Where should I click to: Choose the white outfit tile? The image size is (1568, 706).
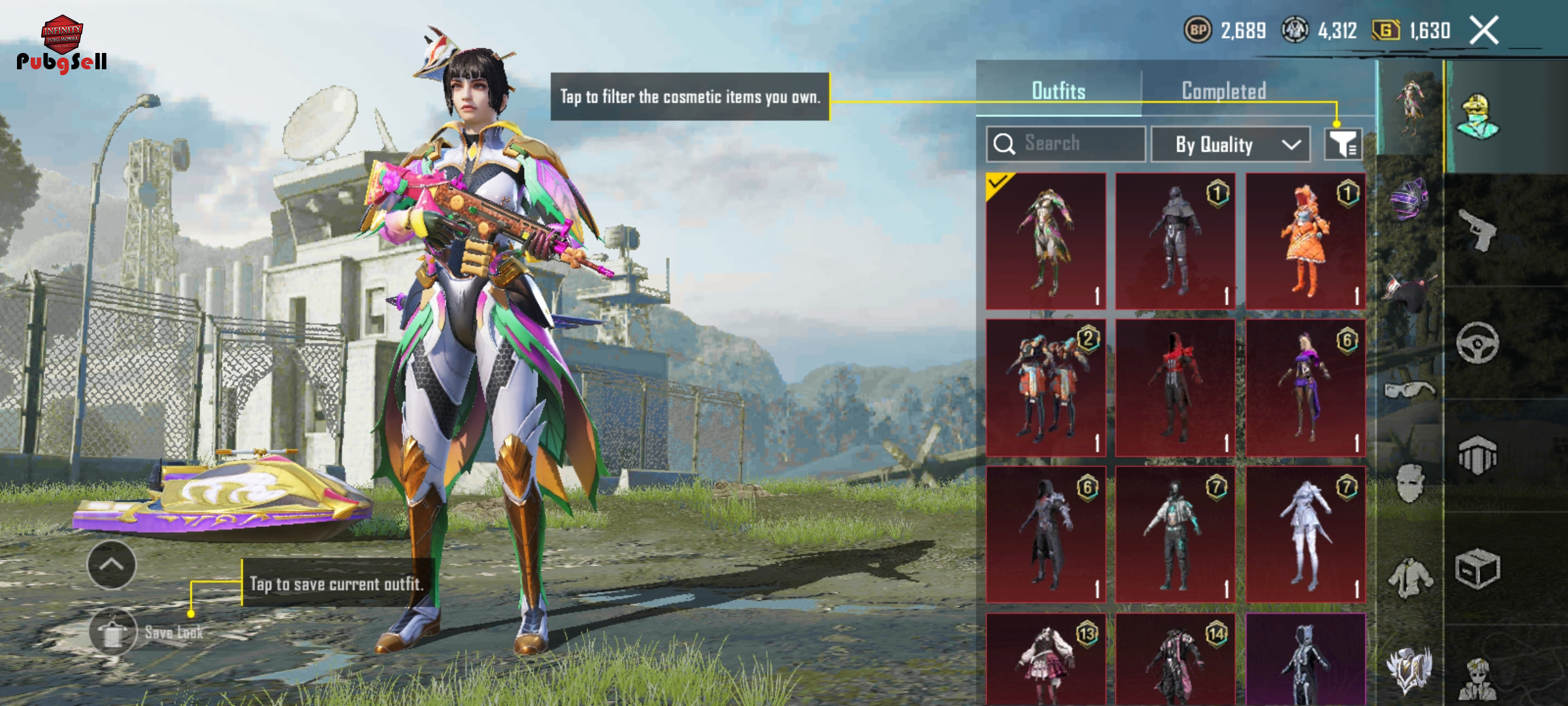(x=1305, y=534)
